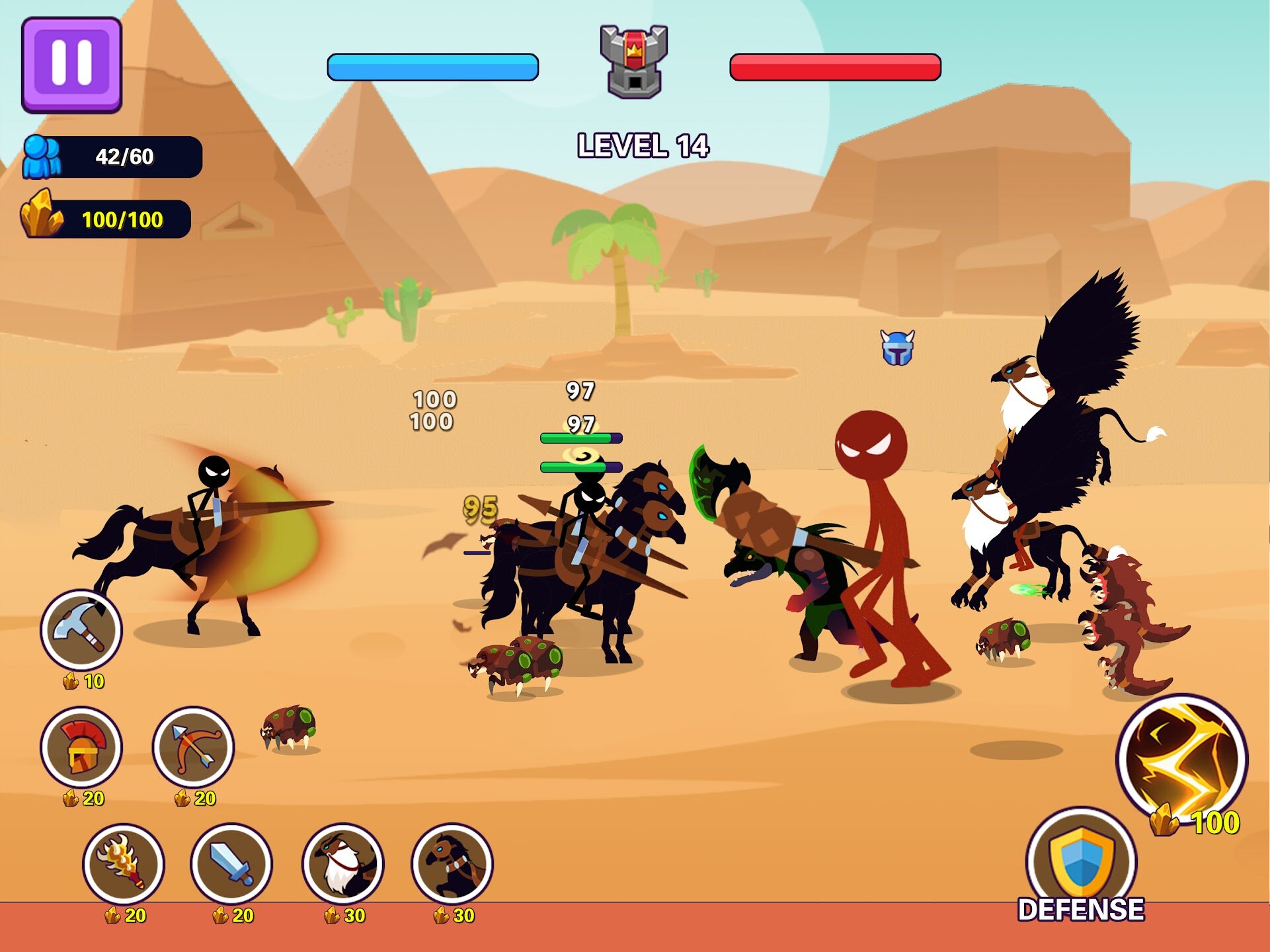Deploy the blue sword warrior
1270x952 pixels.
click(x=231, y=863)
